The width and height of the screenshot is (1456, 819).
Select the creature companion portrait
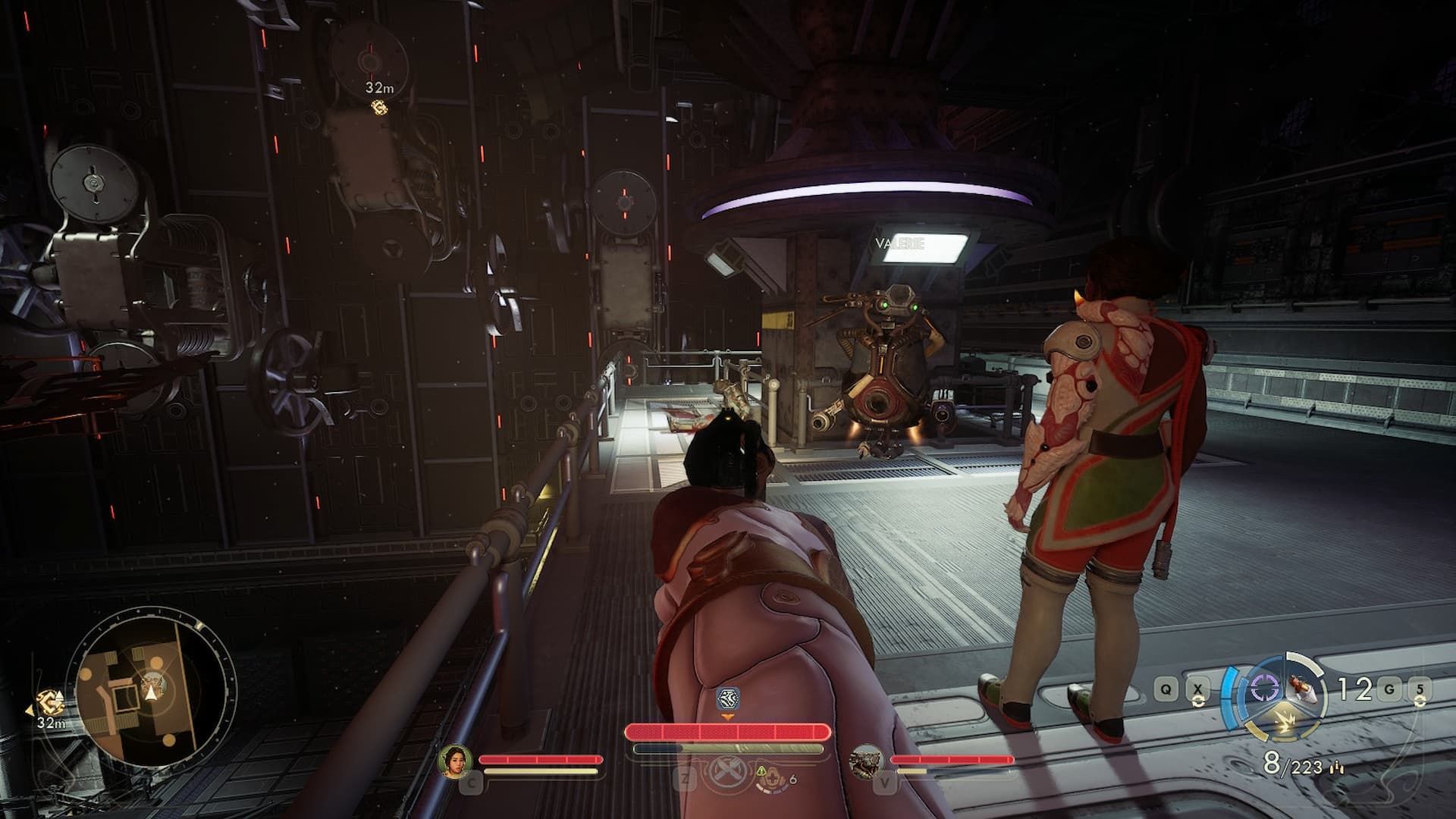[x=868, y=761]
